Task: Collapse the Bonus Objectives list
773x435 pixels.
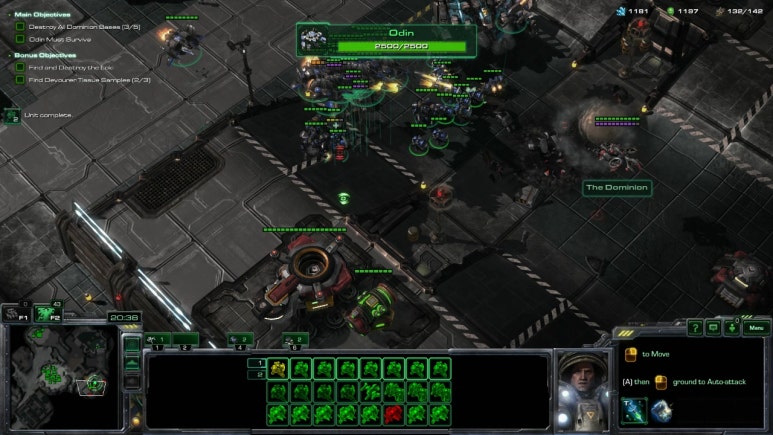Action: (x=9, y=55)
